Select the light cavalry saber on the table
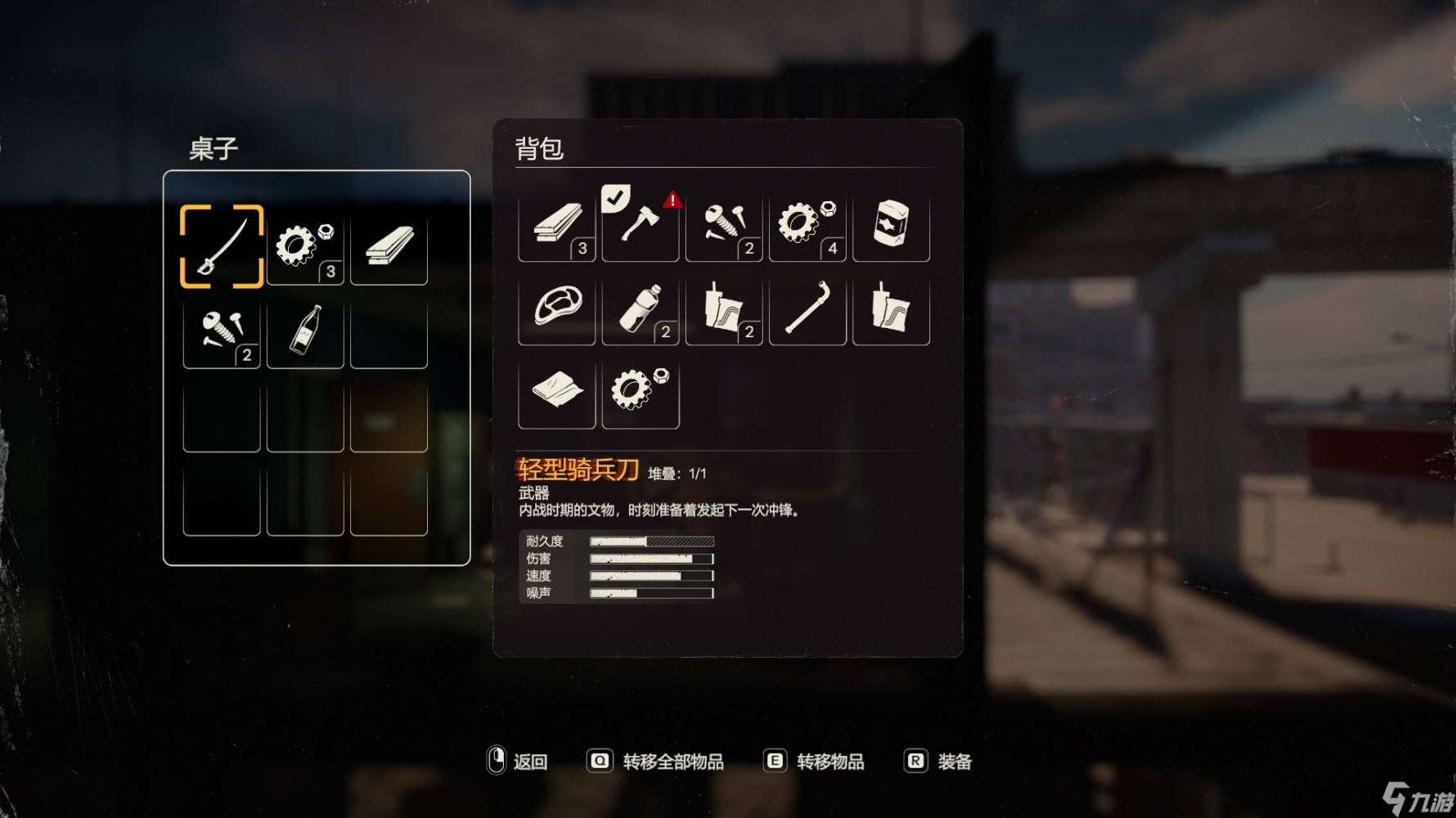 (222, 246)
